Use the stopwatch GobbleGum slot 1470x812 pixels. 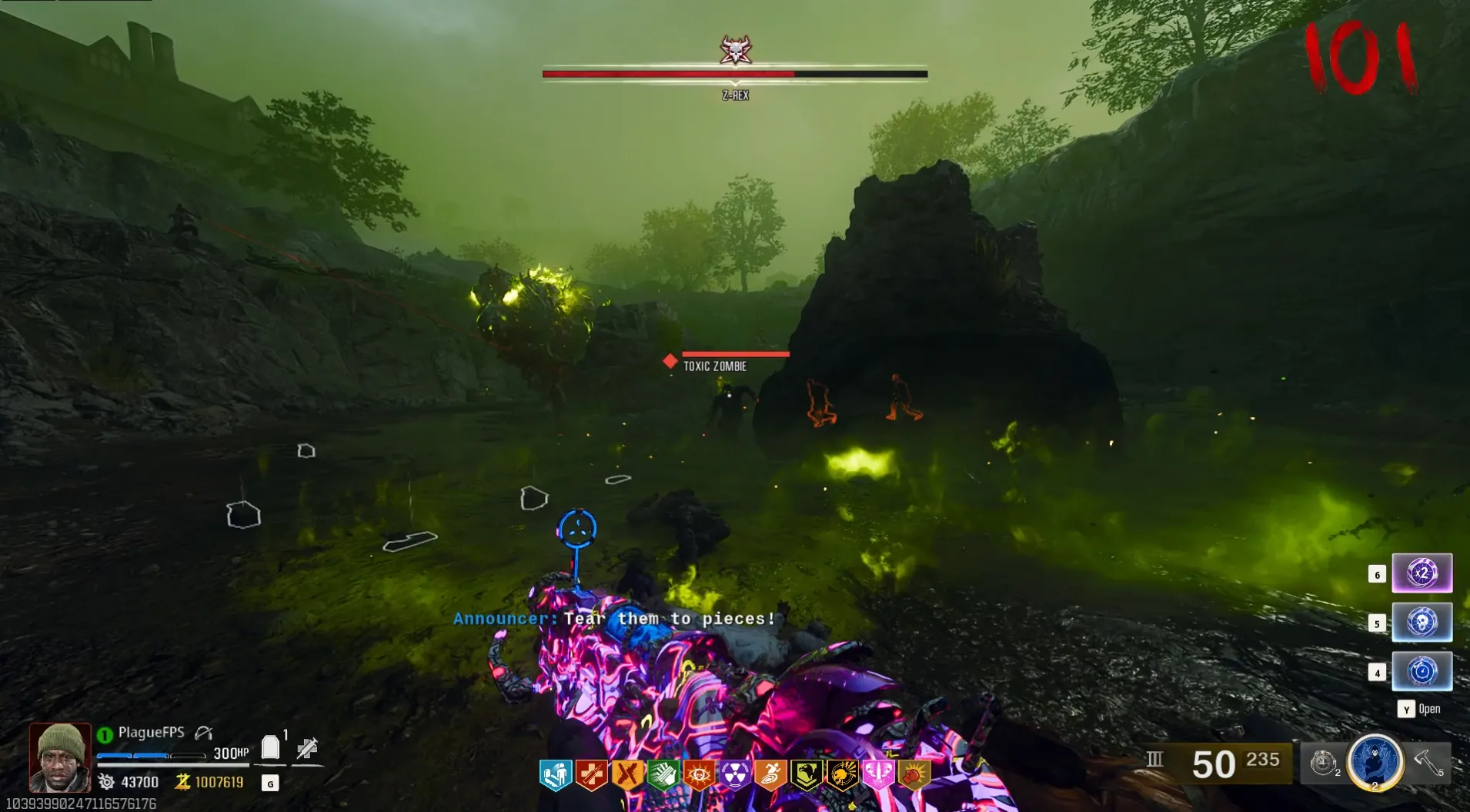click(x=1422, y=671)
